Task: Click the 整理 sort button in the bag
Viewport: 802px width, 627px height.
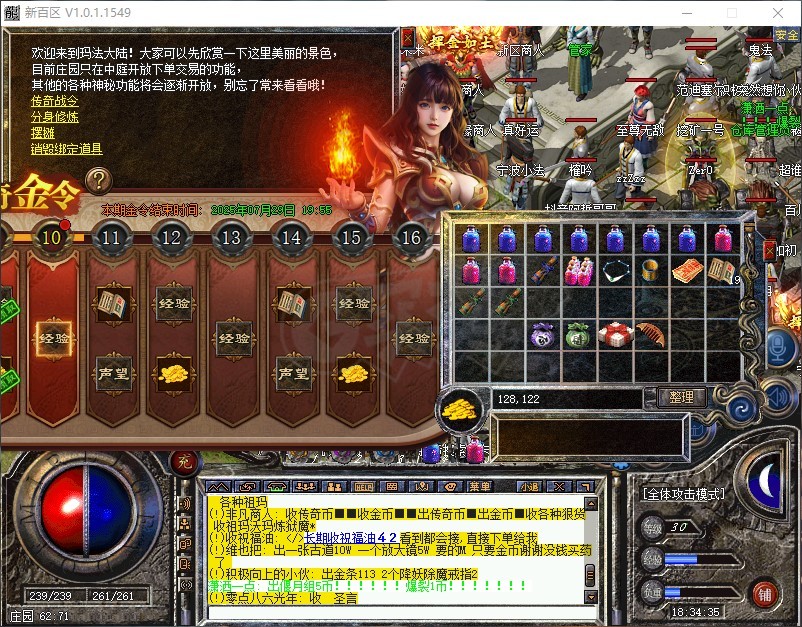Action: (x=682, y=398)
